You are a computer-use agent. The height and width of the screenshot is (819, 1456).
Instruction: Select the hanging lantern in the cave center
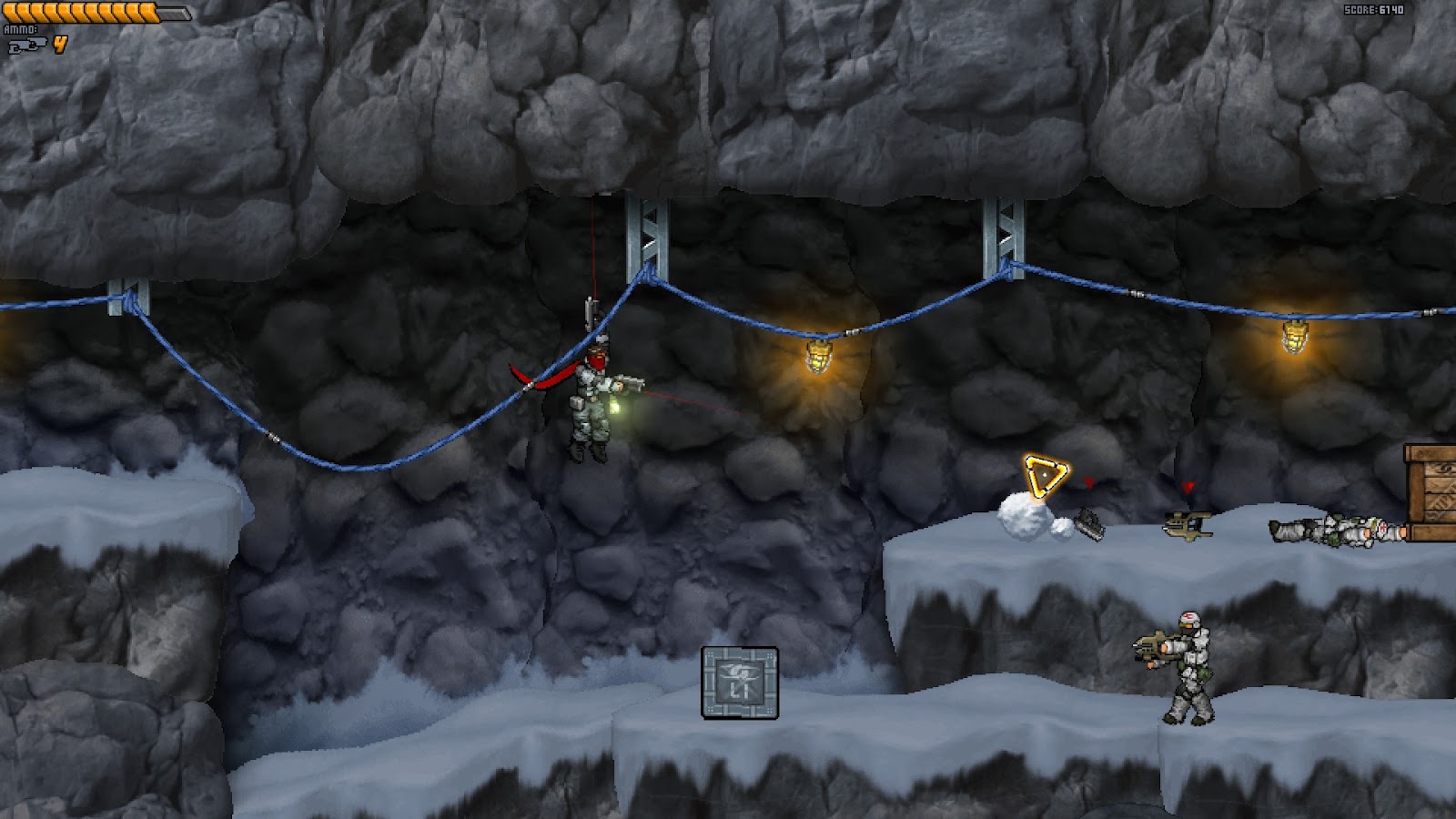(x=817, y=355)
